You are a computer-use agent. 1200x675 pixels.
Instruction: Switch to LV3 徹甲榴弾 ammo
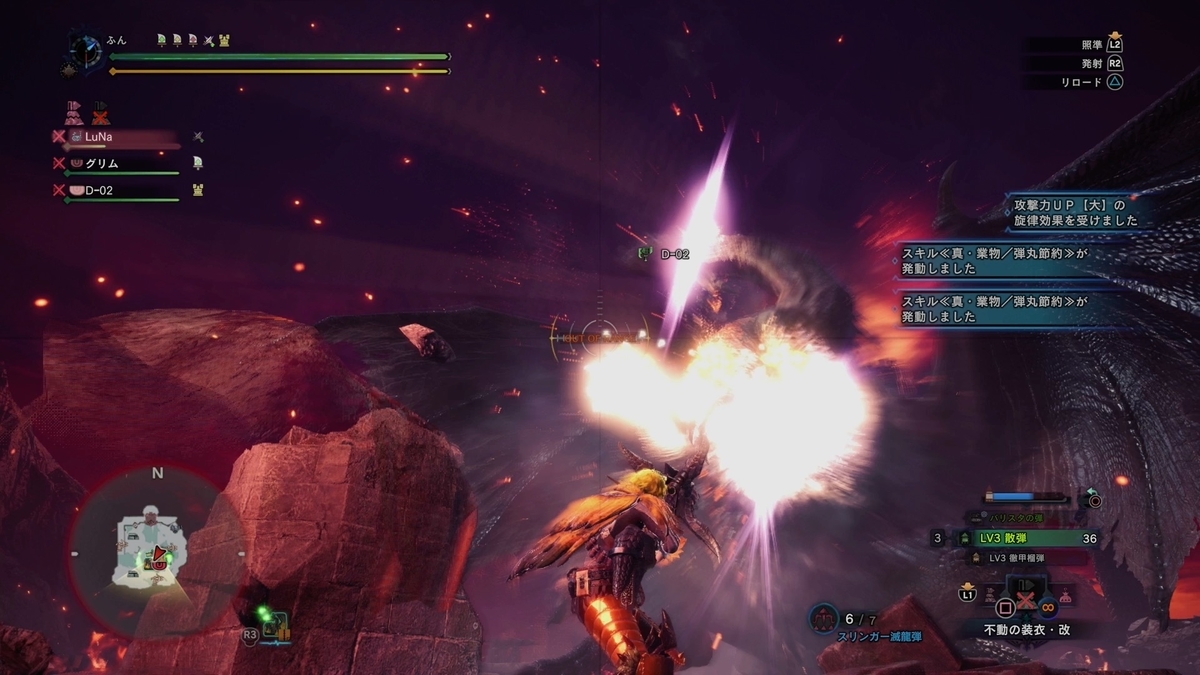pyautogui.click(x=1020, y=558)
